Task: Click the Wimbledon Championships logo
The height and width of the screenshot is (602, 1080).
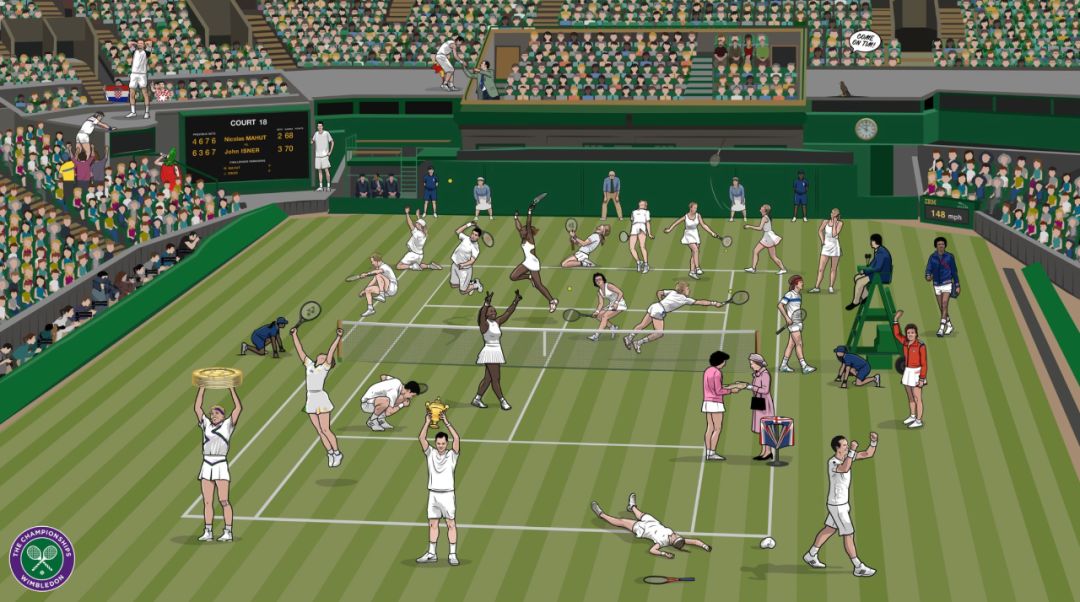Action: 42,559
